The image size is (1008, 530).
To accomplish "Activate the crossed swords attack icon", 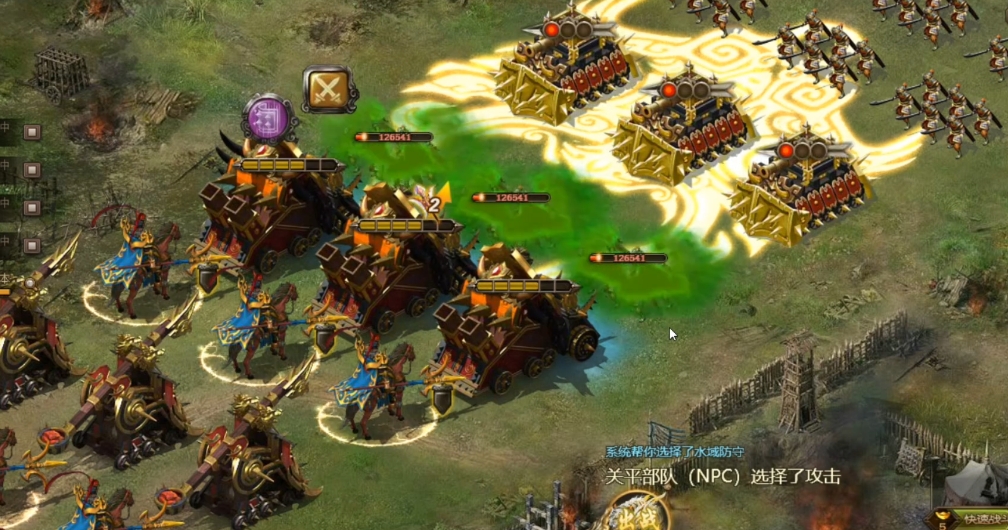I will [330, 90].
